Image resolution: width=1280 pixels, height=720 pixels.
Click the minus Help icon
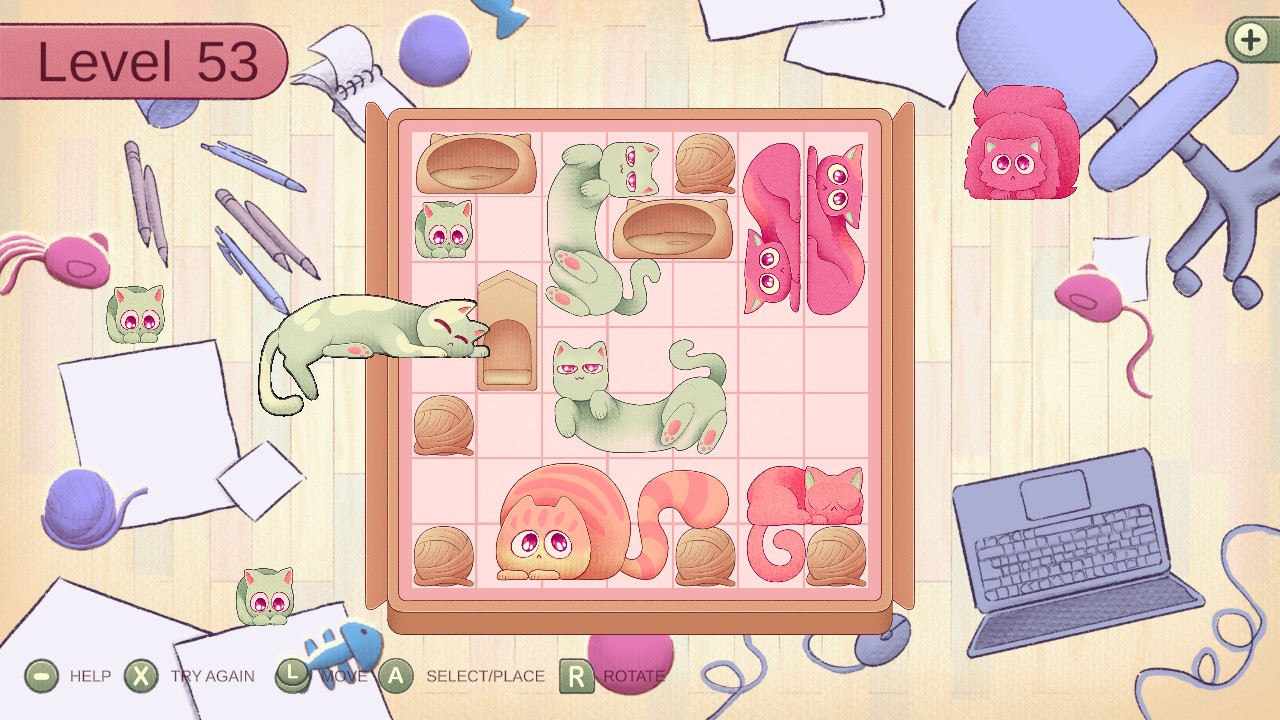tap(40, 676)
